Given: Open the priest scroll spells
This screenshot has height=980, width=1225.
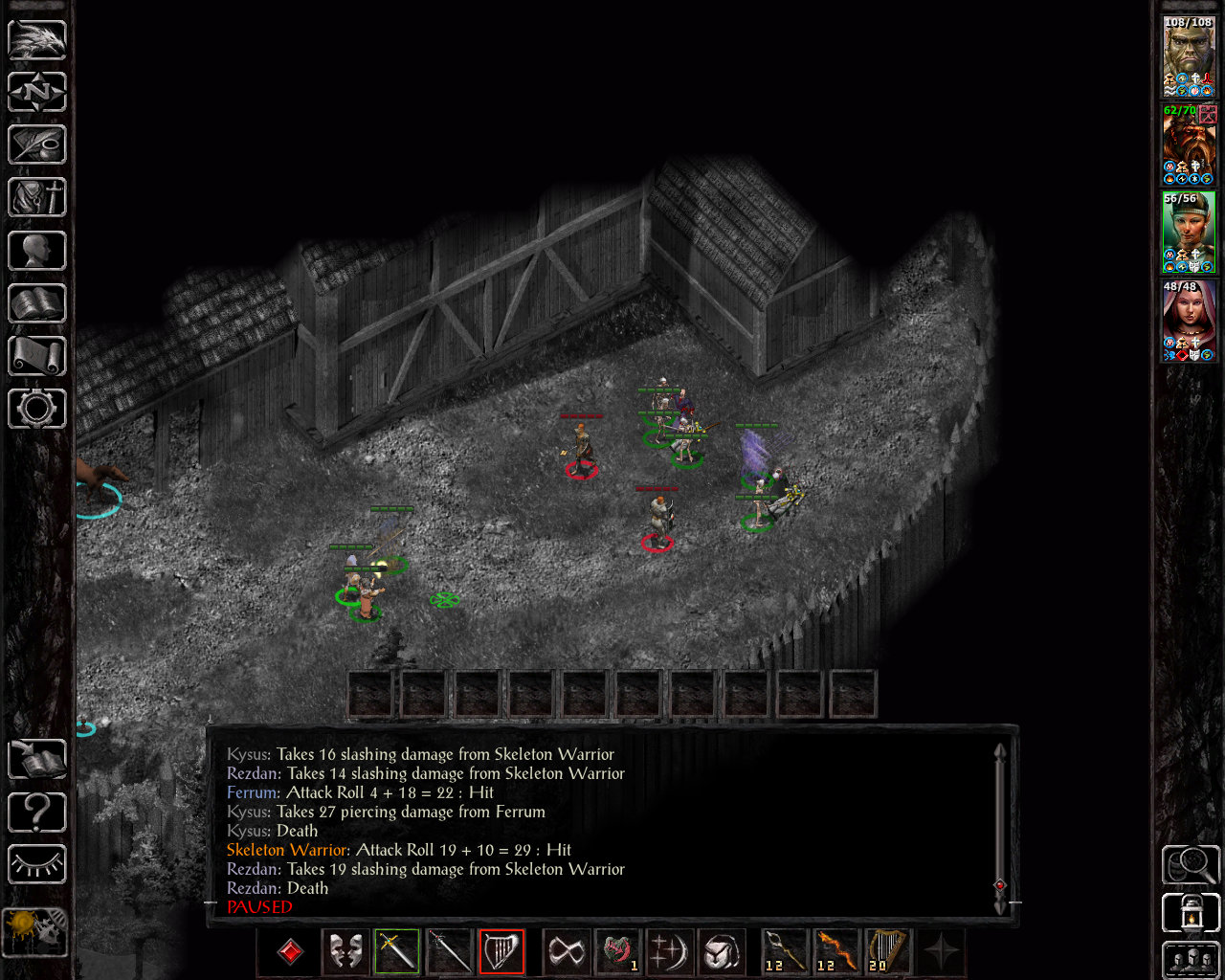Looking at the screenshot, I should pyautogui.click(x=36, y=355).
